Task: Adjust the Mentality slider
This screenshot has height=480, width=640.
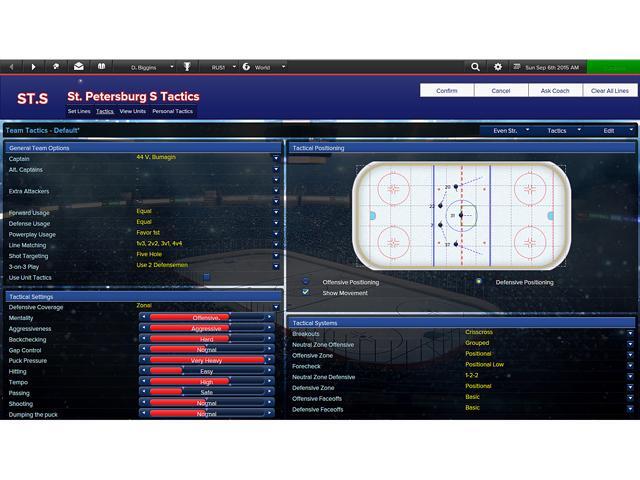Action: [x=207, y=318]
